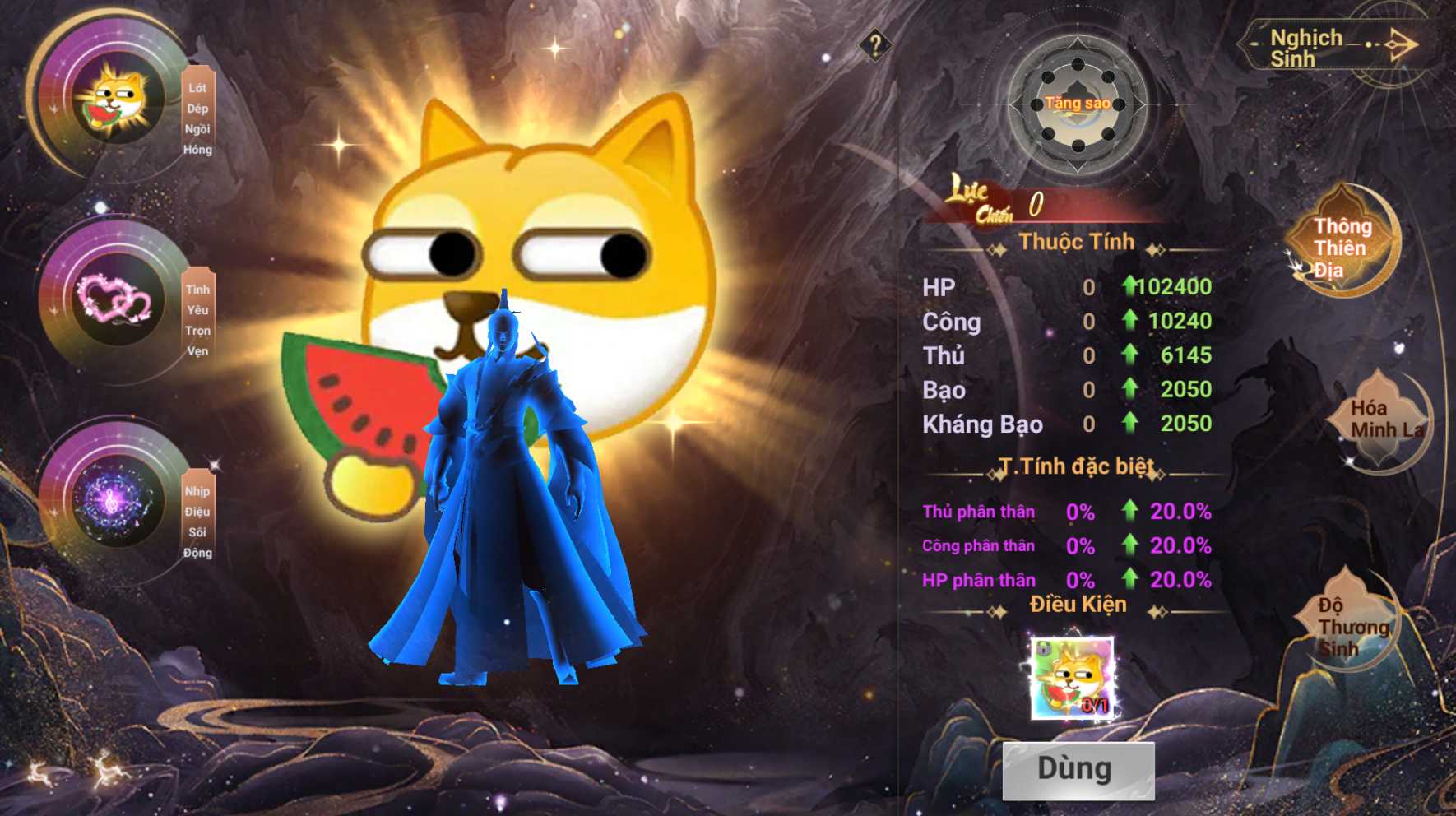Activate the Tăng sao star upgrade
The image size is (1456, 816).
[1078, 104]
